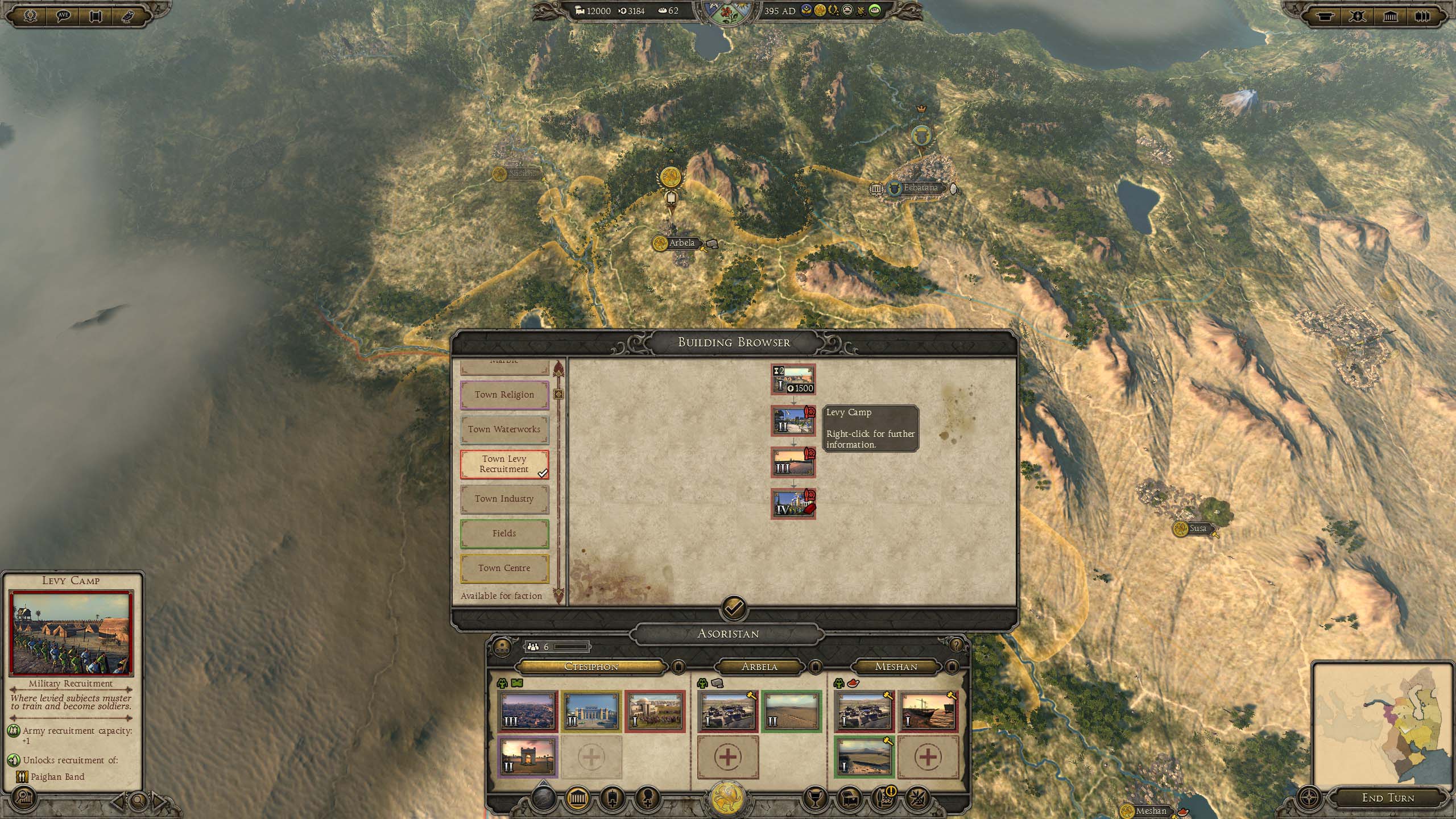Select the Fields building category

point(504,533)
